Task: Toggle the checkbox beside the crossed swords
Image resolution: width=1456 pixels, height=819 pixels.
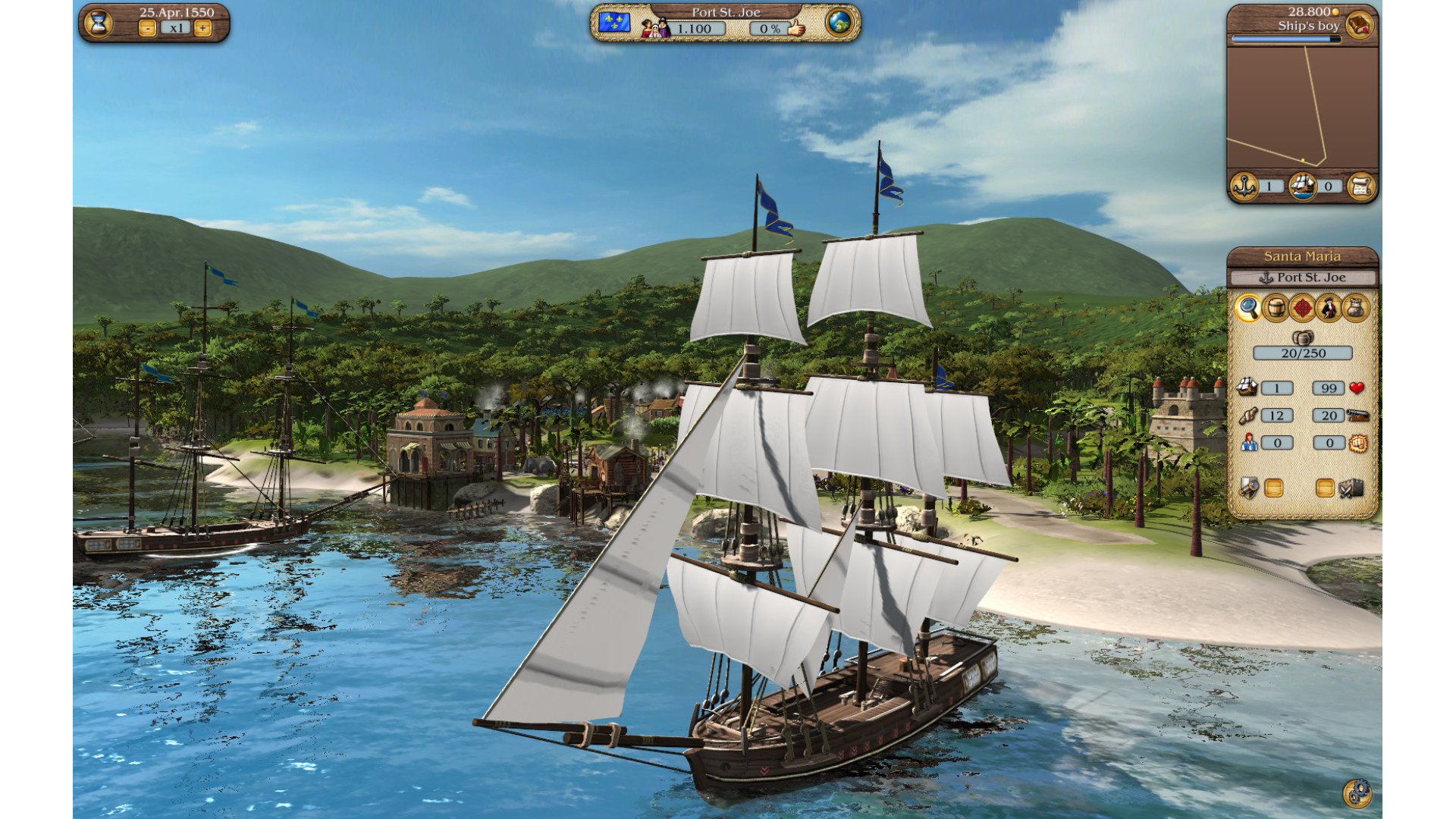Action: 1325,488
